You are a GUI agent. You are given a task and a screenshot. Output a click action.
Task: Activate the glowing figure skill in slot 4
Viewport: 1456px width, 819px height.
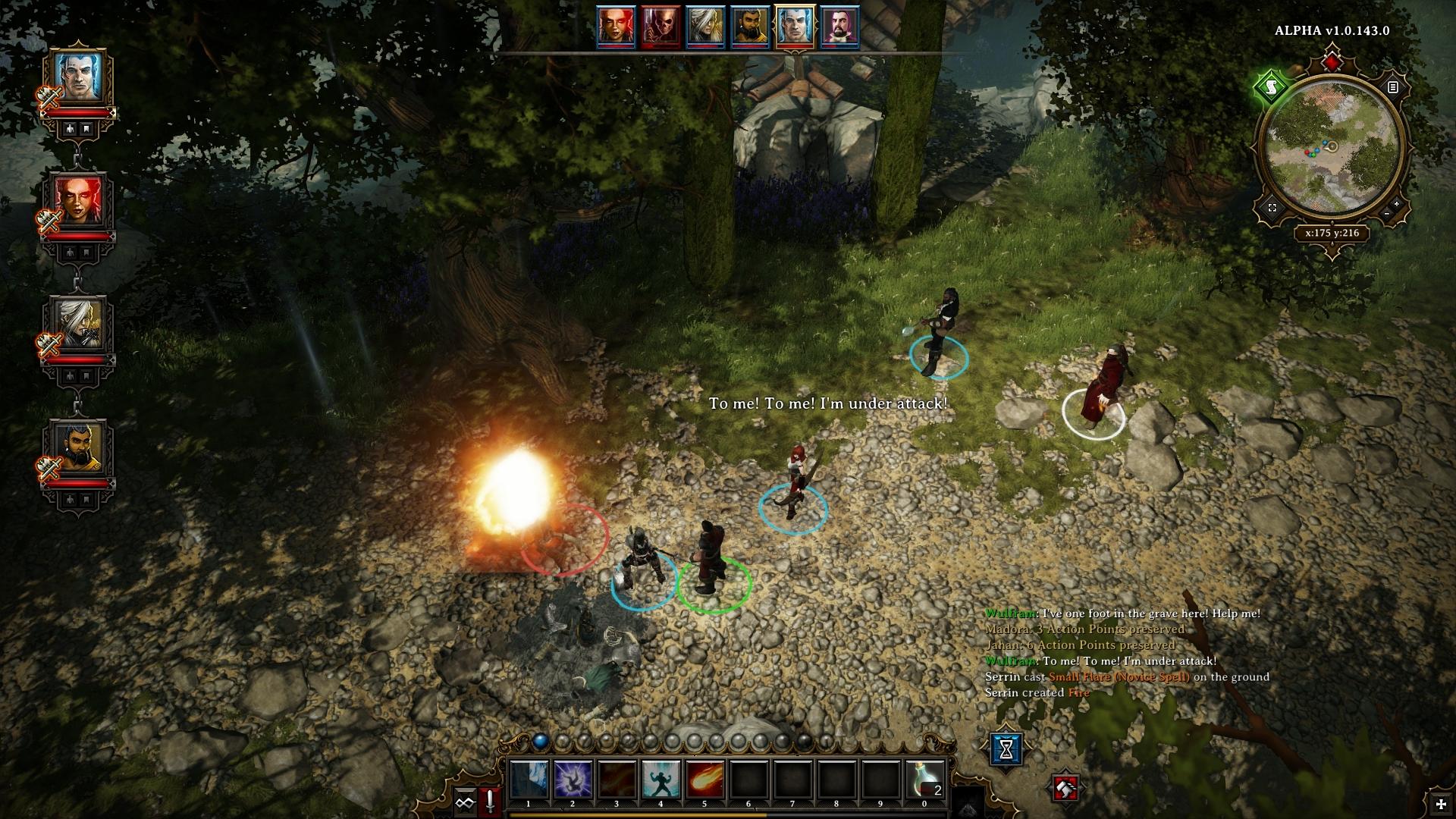click(x=661, y=780)
